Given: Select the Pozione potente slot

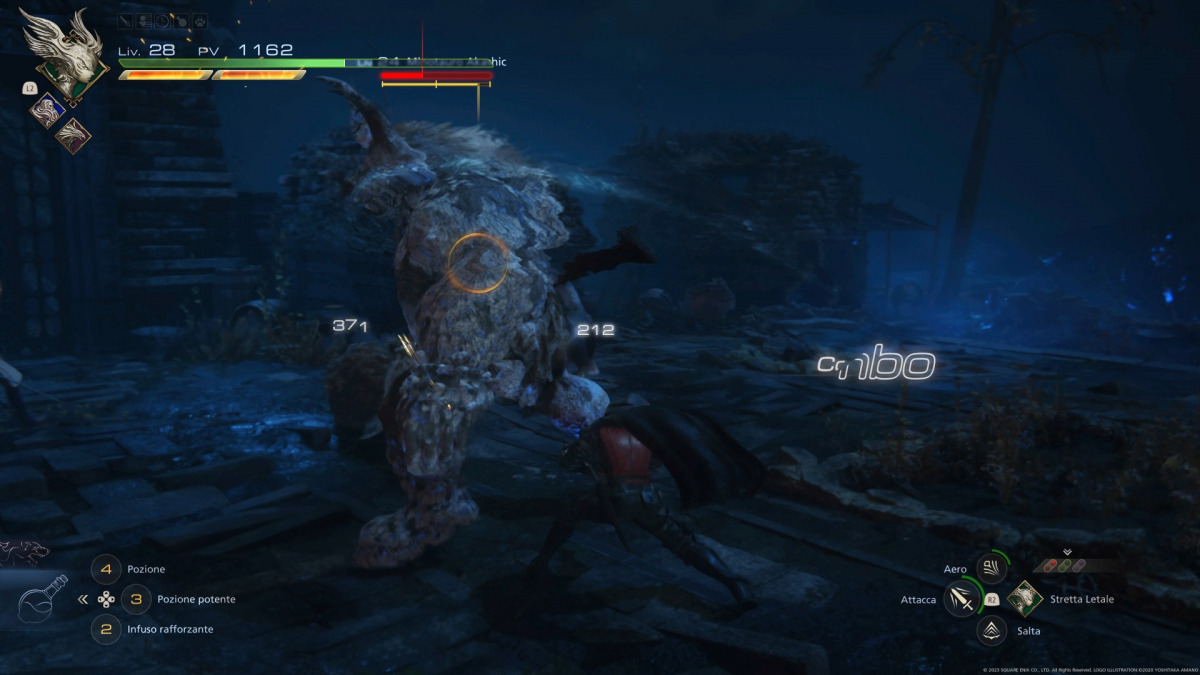Looking at the screenshot, I should click(136, 599).
